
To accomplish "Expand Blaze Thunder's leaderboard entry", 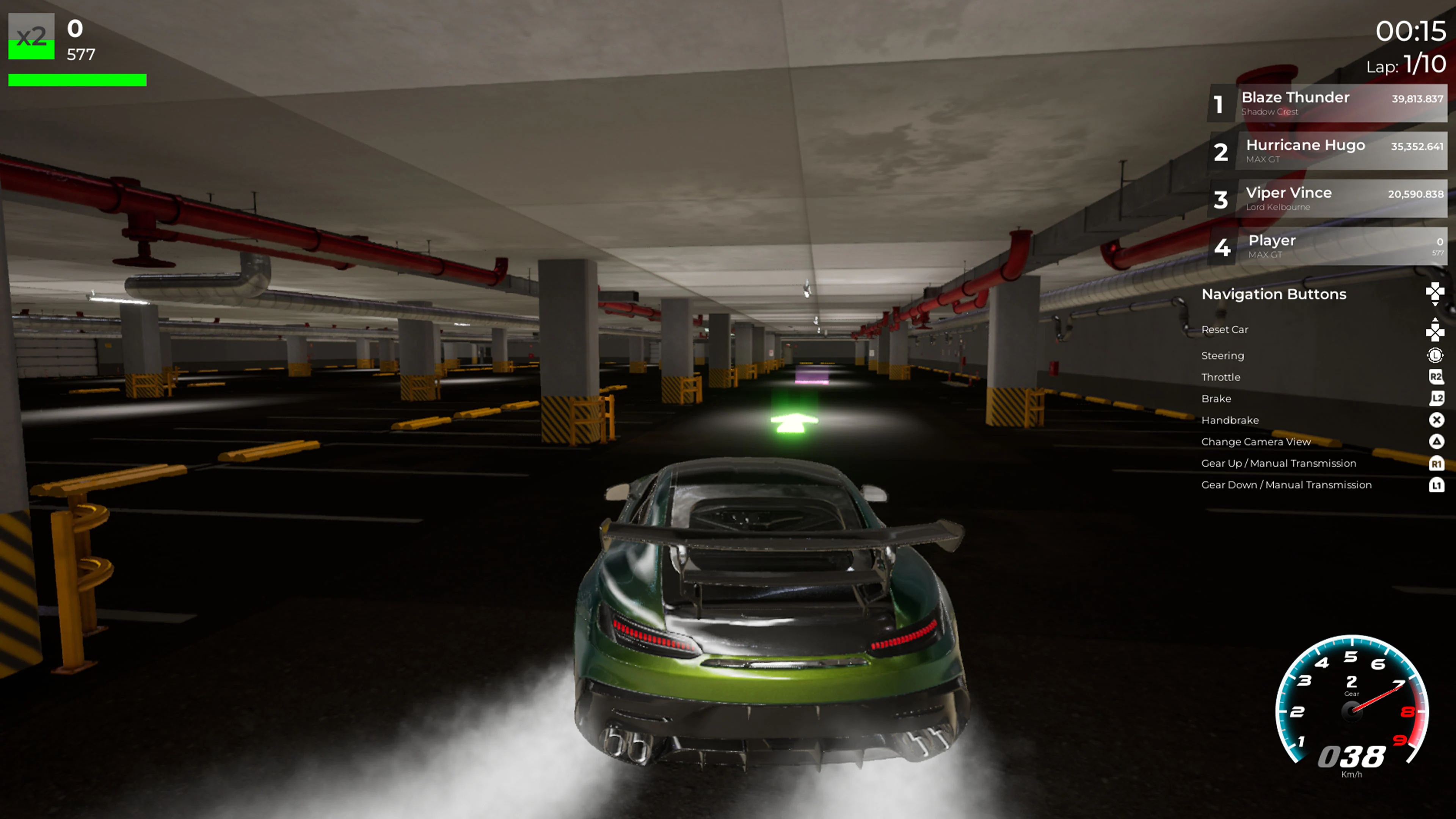I will click(1326, 104).
